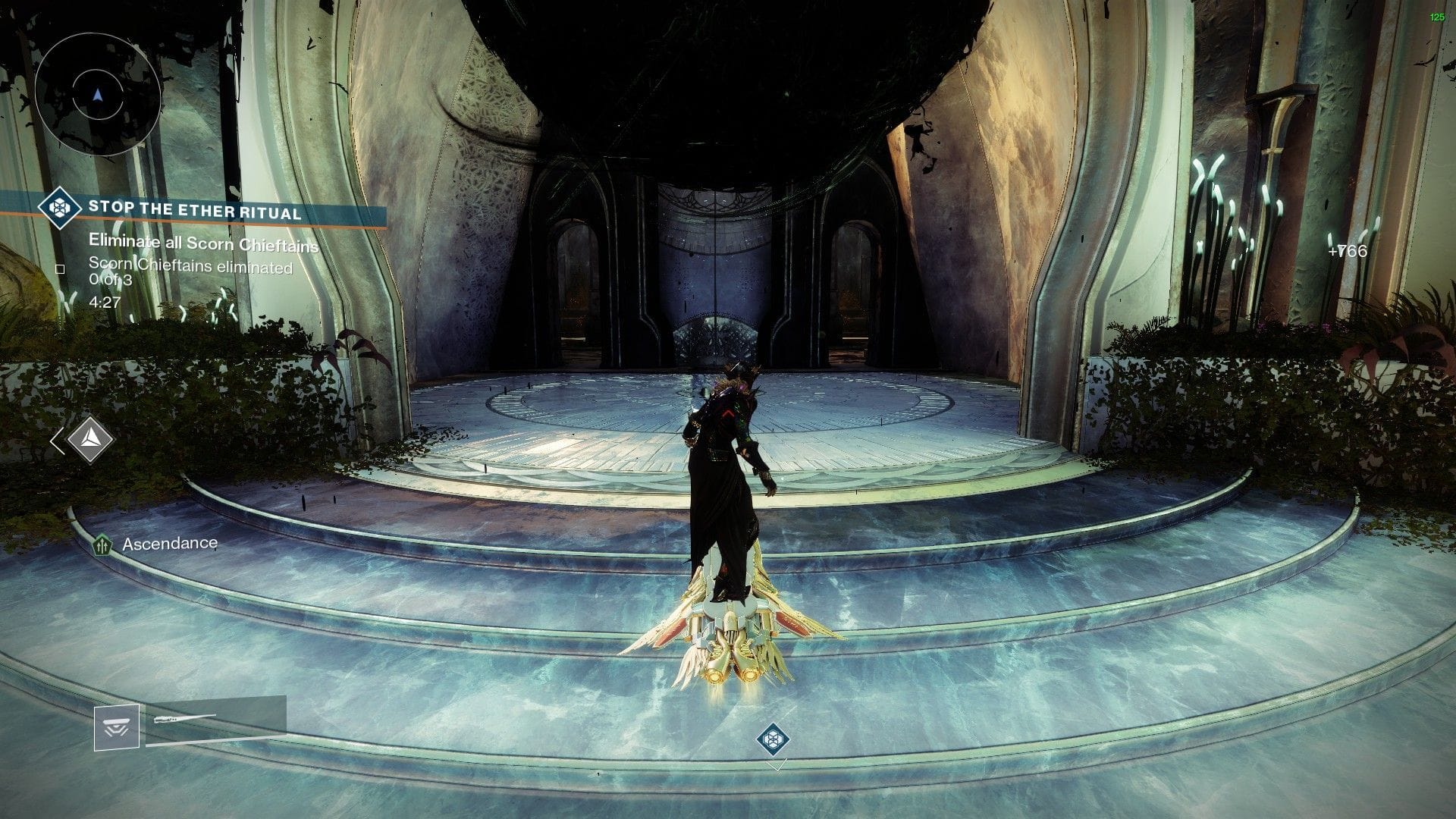Click the Stop the Ether Ritual quest icon
This screenshot has height=819, width=1456.
60,209
